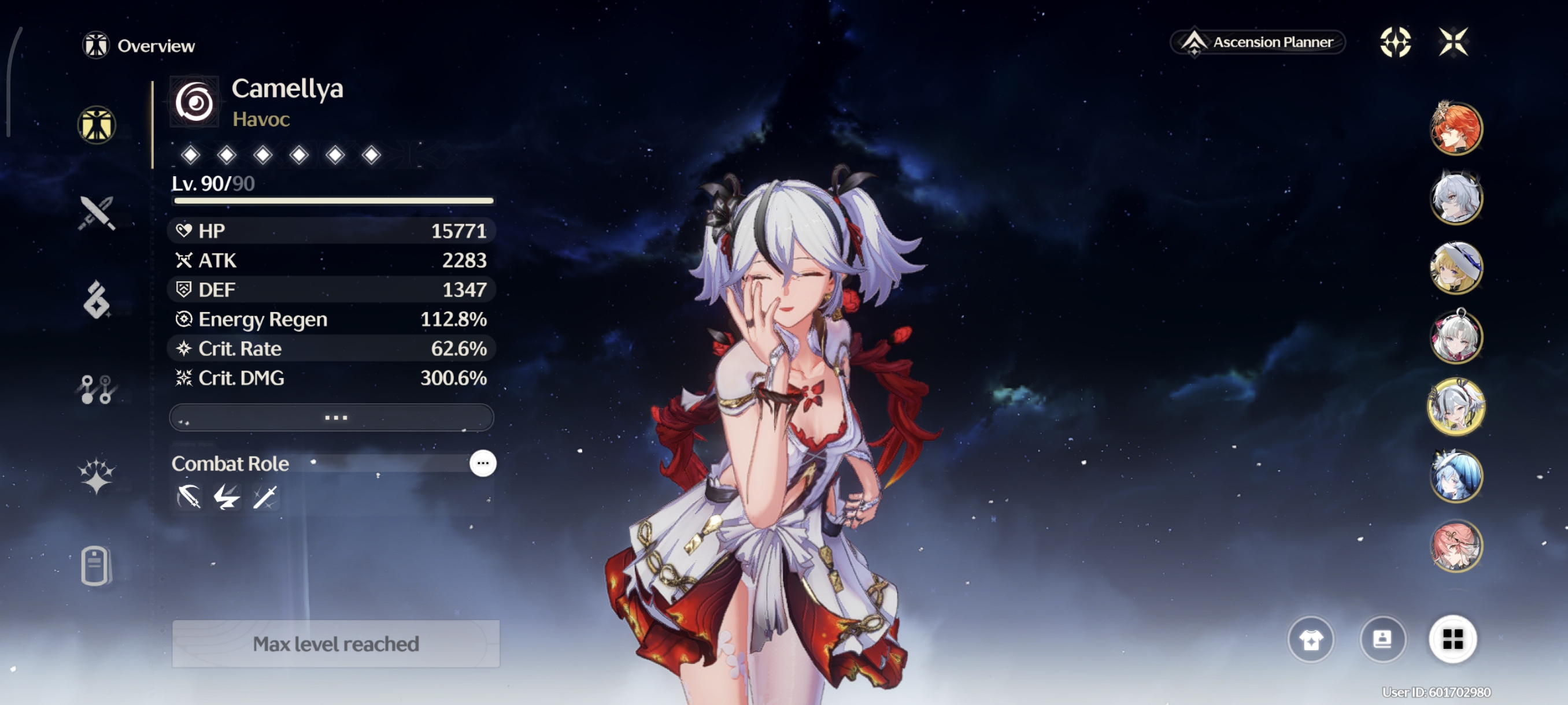Image resolution: width=1568 pixels, height=705 pixels.
Task: Choose the blonde character with white hat
Action: tap(1455, 268)
